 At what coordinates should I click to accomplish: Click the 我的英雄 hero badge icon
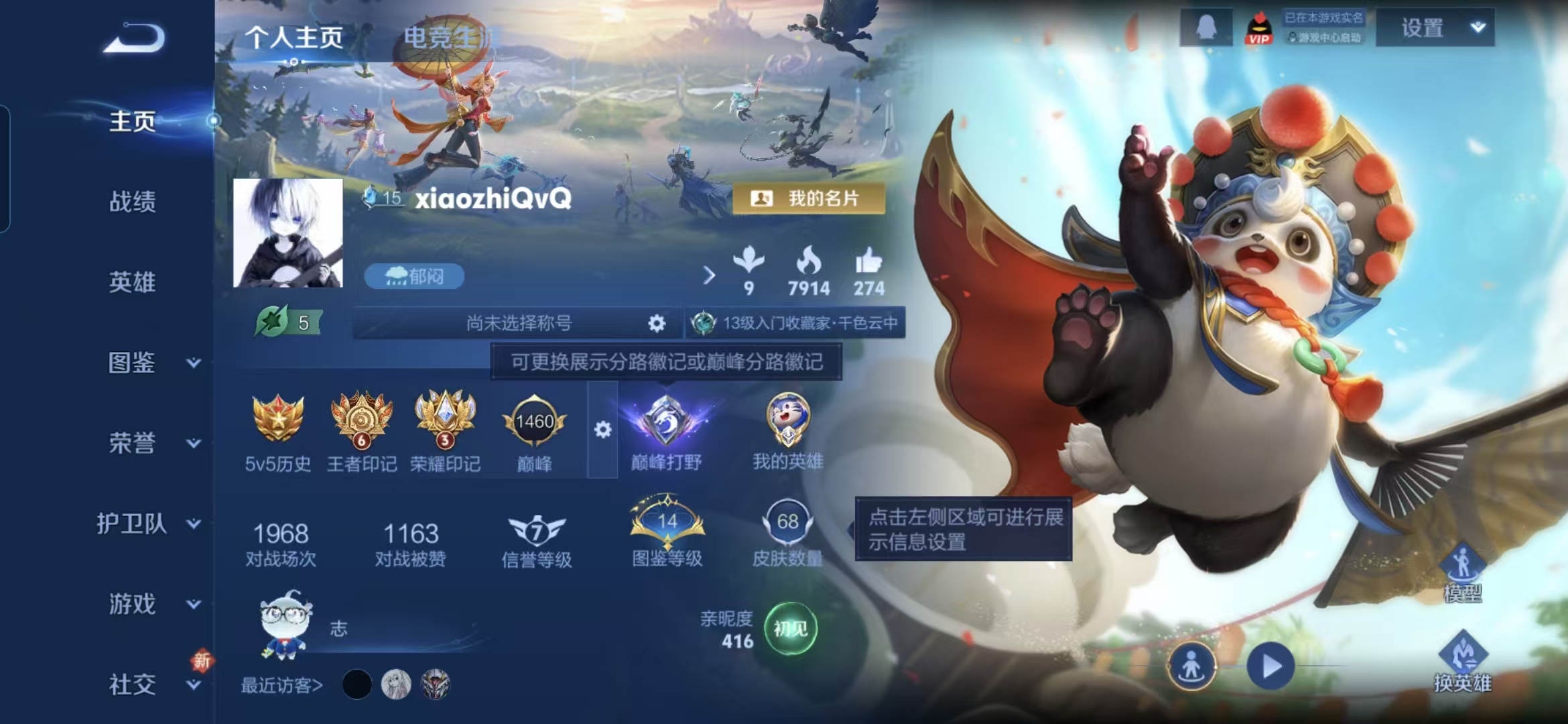[791, 421]
